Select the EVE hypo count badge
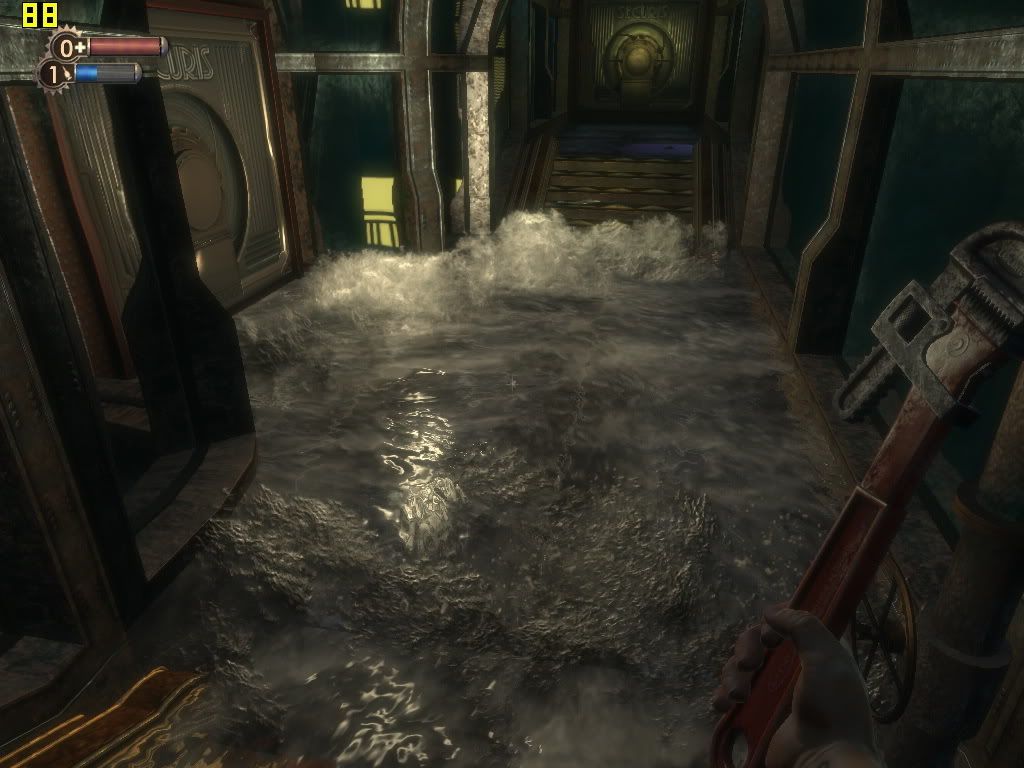 tap(53, 73)
